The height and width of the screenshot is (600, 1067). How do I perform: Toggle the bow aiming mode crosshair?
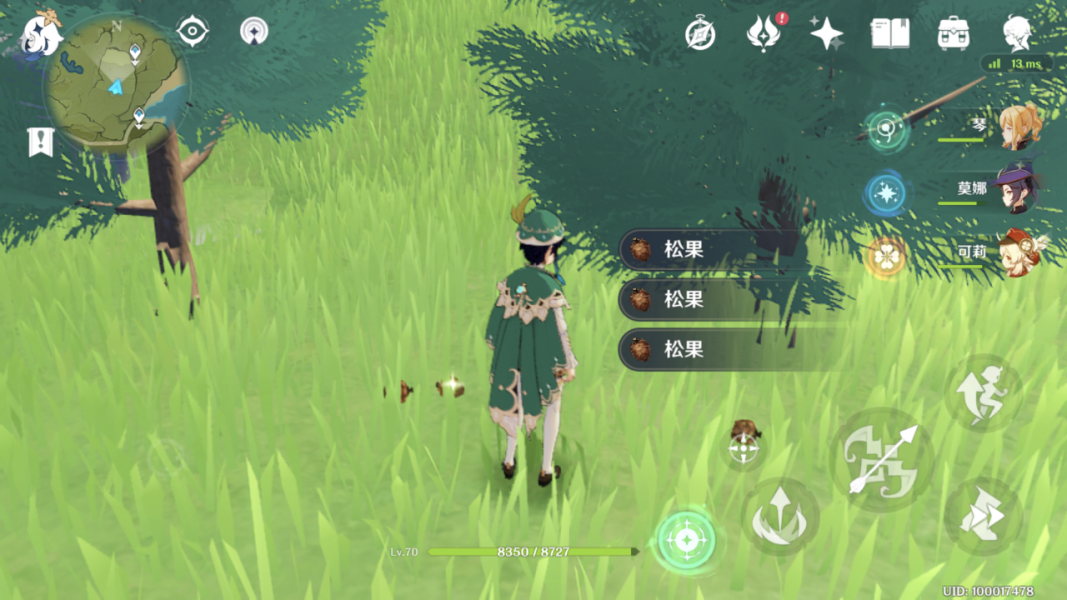(x=744, y=450)
